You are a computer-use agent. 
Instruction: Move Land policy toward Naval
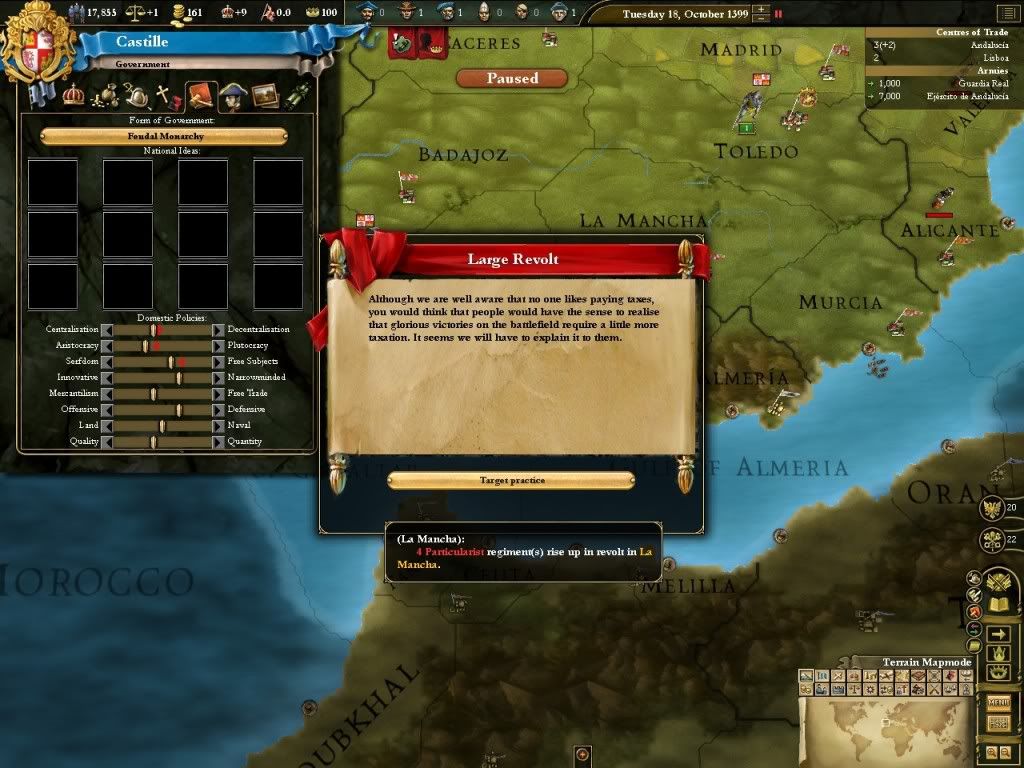[x=218, y=425]
